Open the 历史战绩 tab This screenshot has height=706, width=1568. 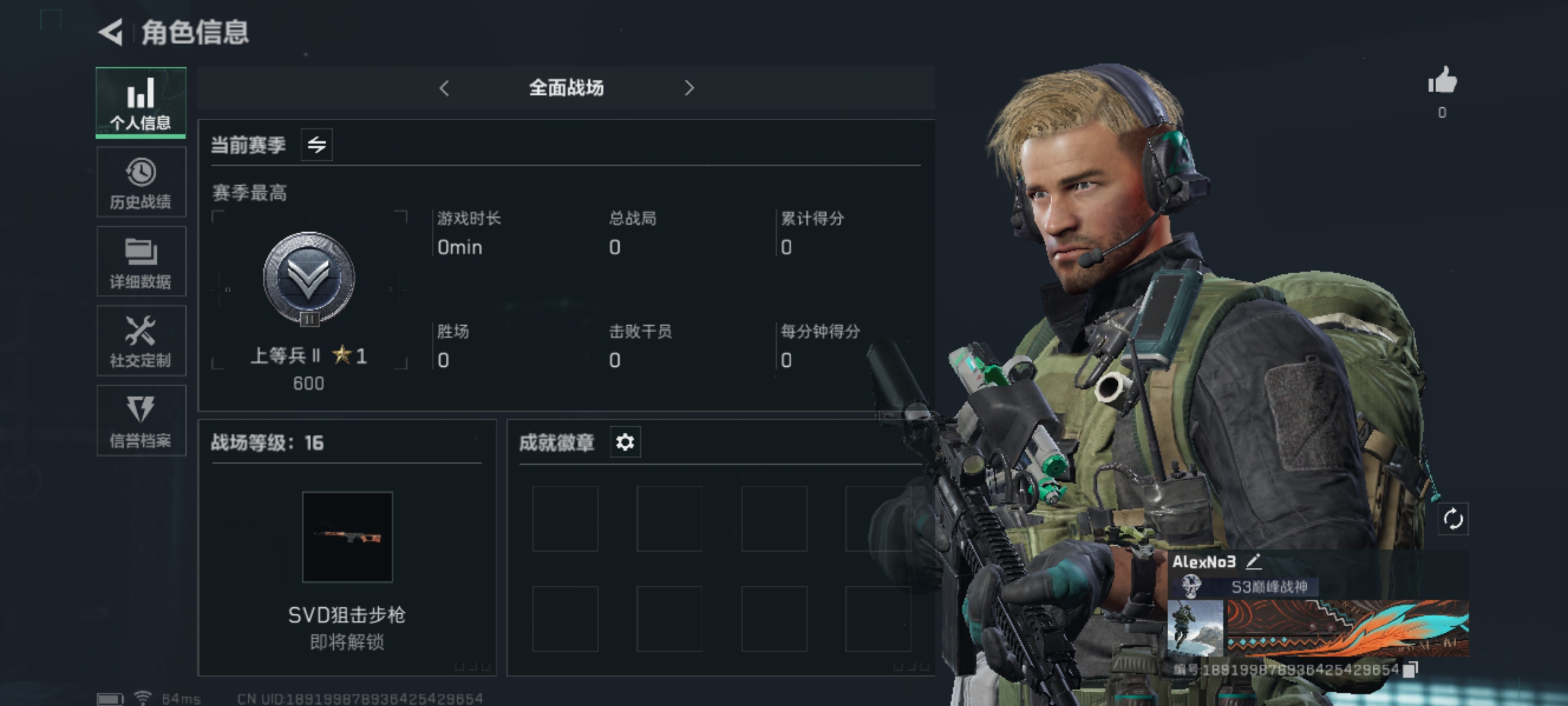tap(140, 182)
